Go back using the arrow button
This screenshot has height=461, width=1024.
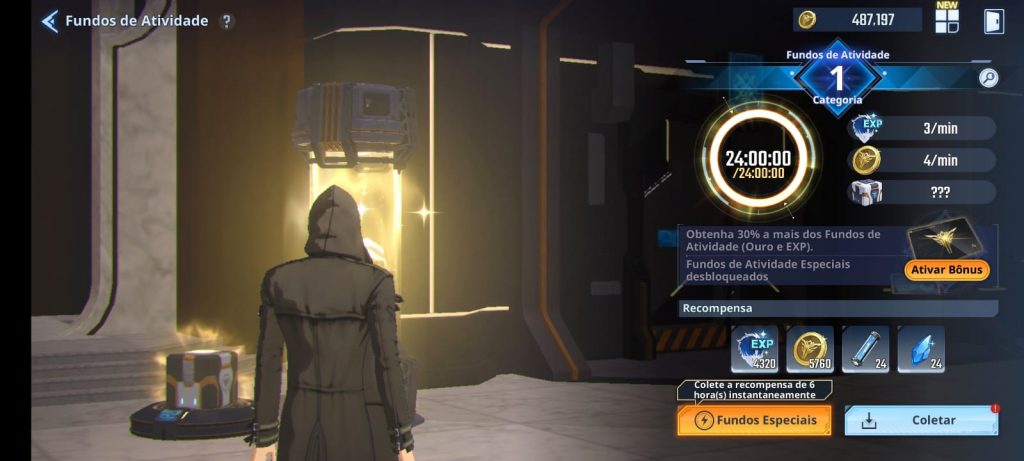[49, 21]
